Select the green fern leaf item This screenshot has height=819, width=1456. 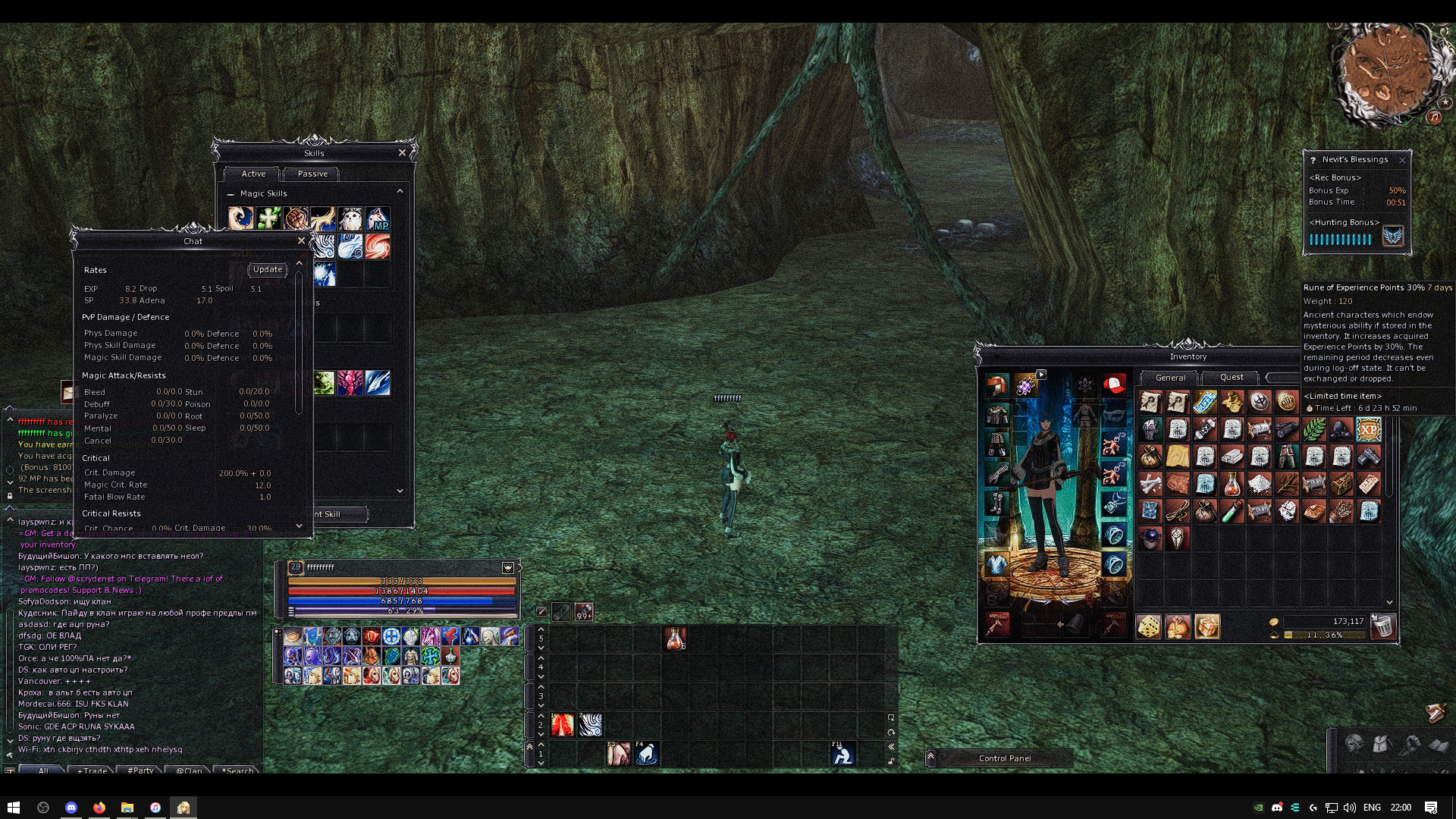(1313, 430)
